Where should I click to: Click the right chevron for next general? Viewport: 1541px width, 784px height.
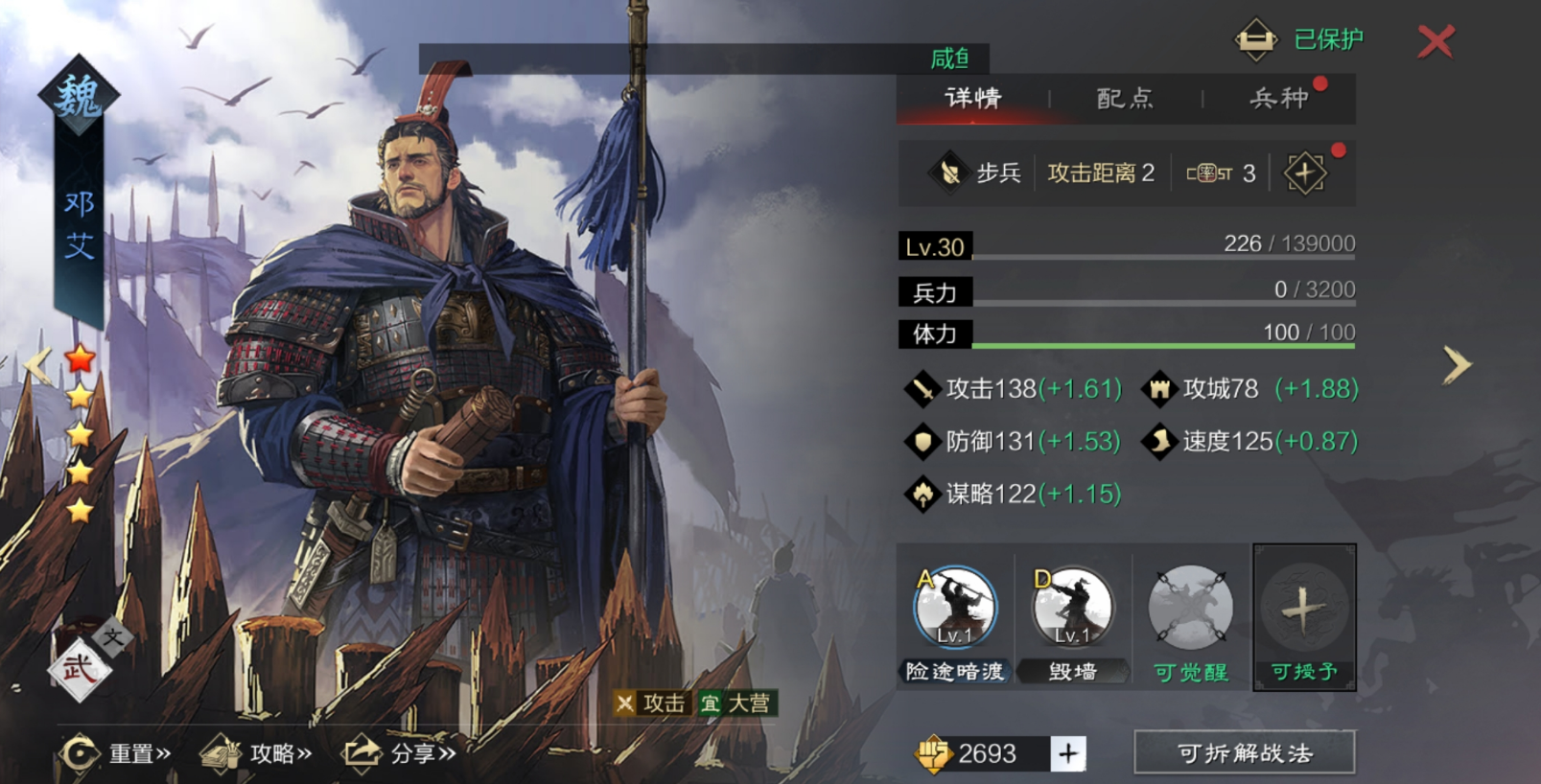[x=1459, y=364]
